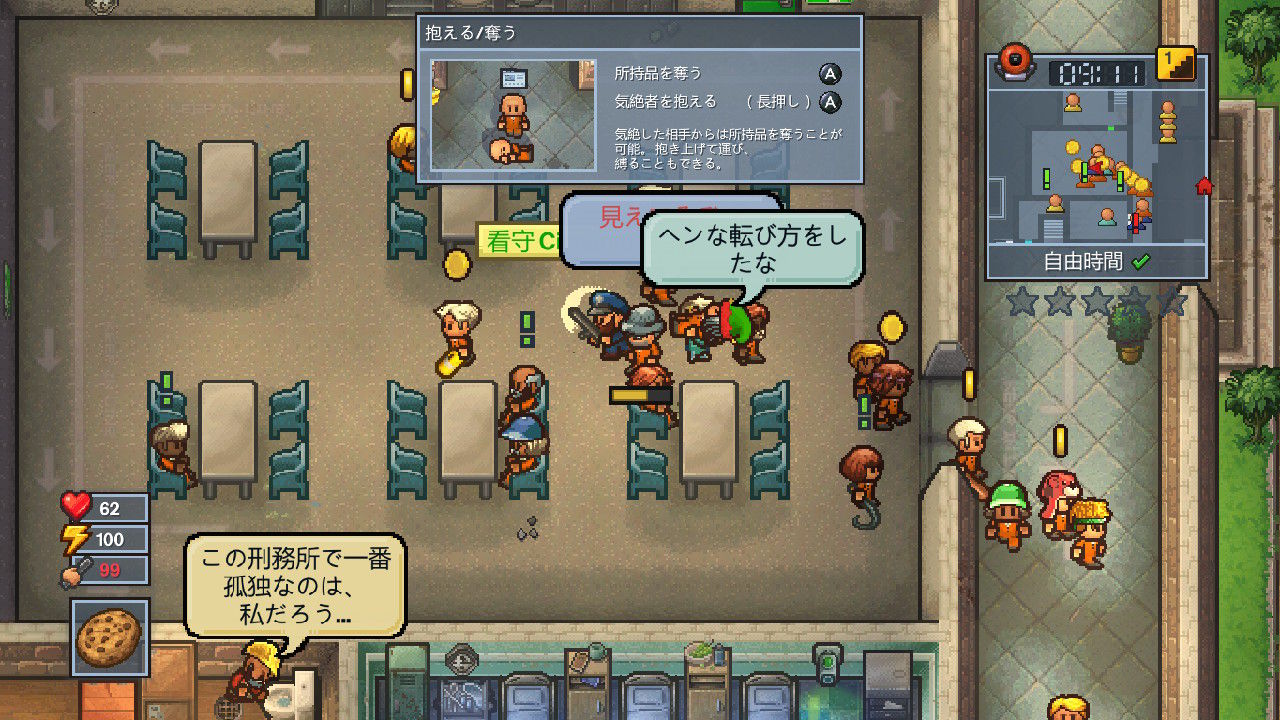The height and width of the screenshot is (720, 1280).
Task: Toggle the green exclamation marker on the minimap
Action: [x=1047, y=178]
